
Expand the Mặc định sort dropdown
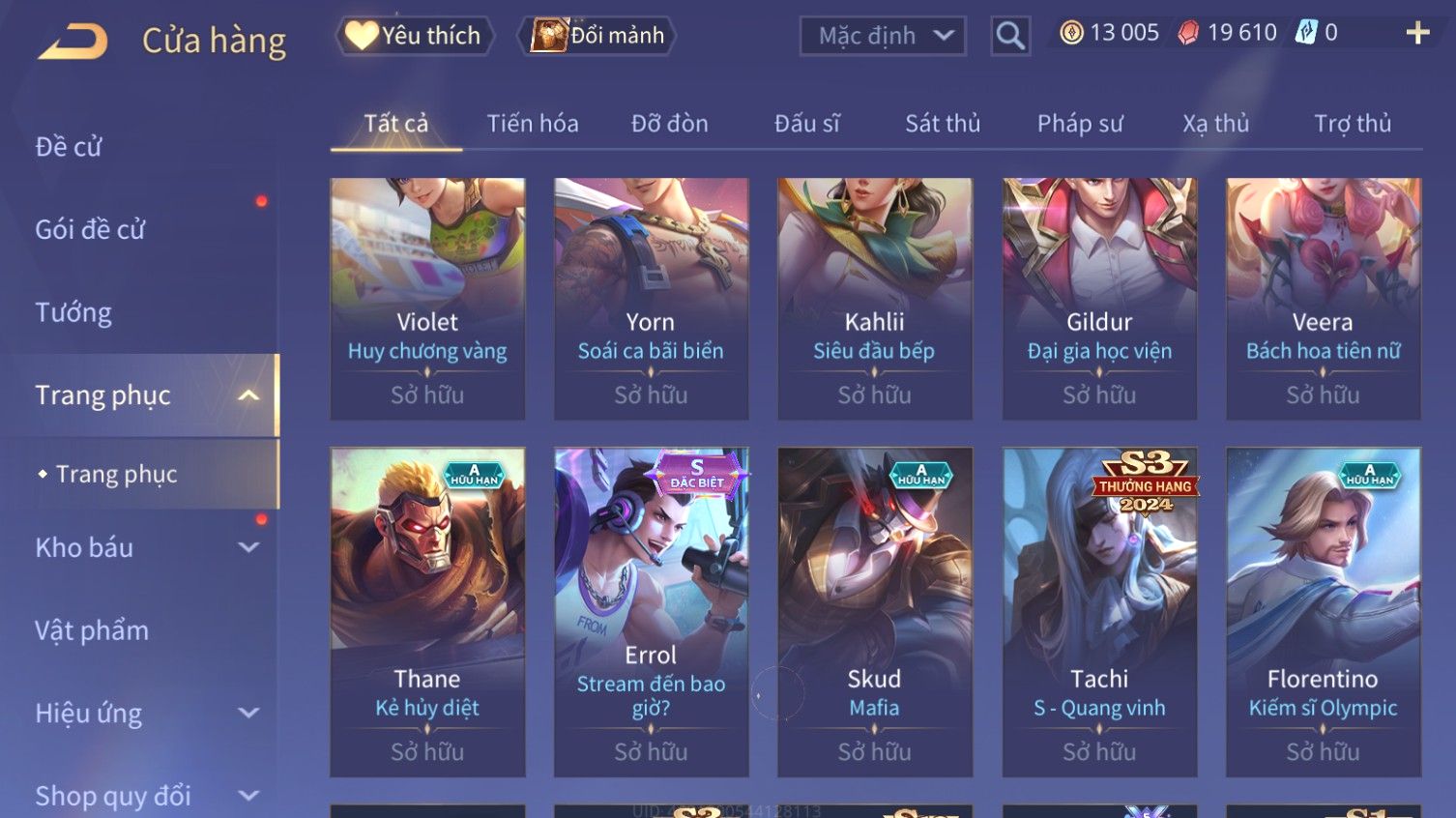click(x=883, y=36)
